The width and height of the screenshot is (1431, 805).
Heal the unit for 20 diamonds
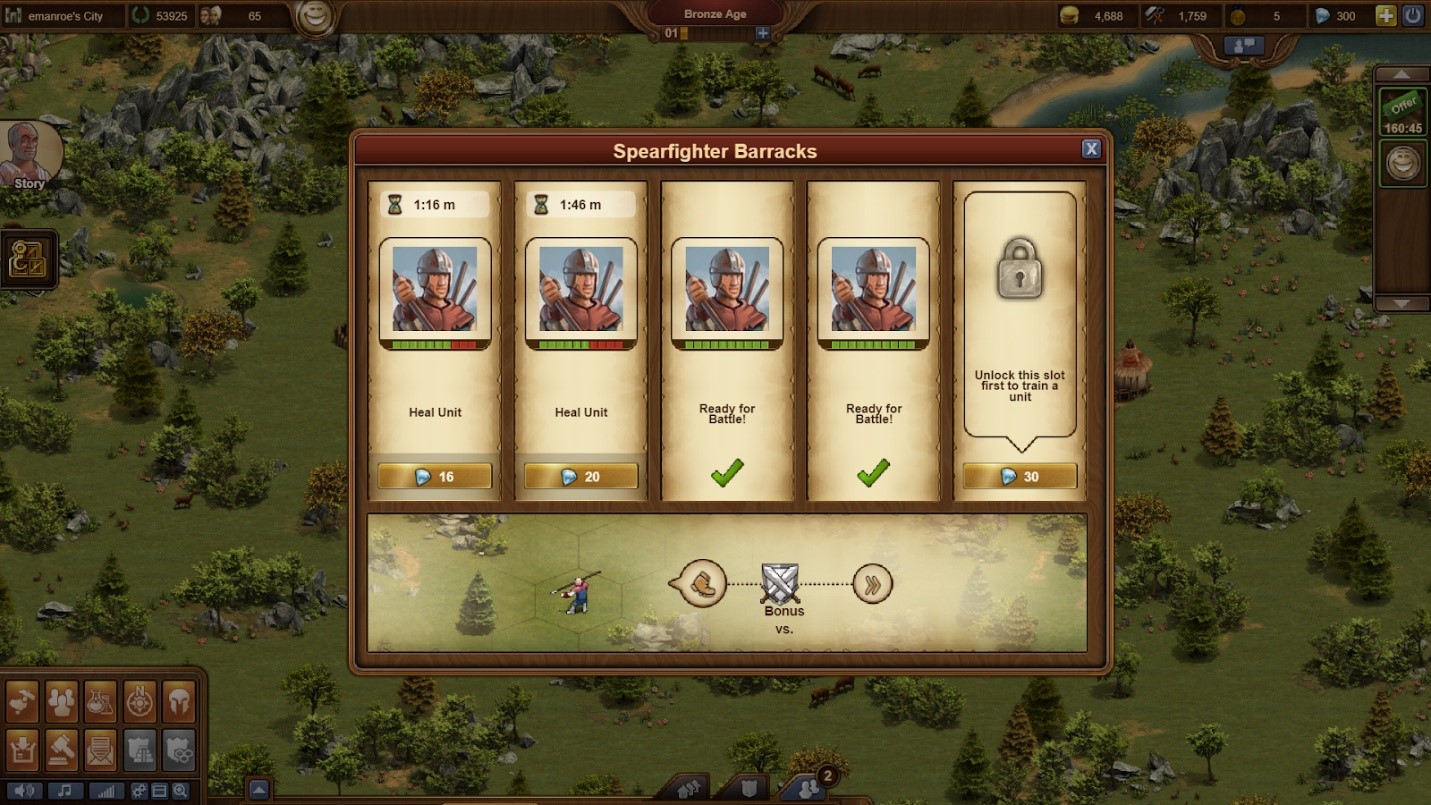click(x=581, y=477)
